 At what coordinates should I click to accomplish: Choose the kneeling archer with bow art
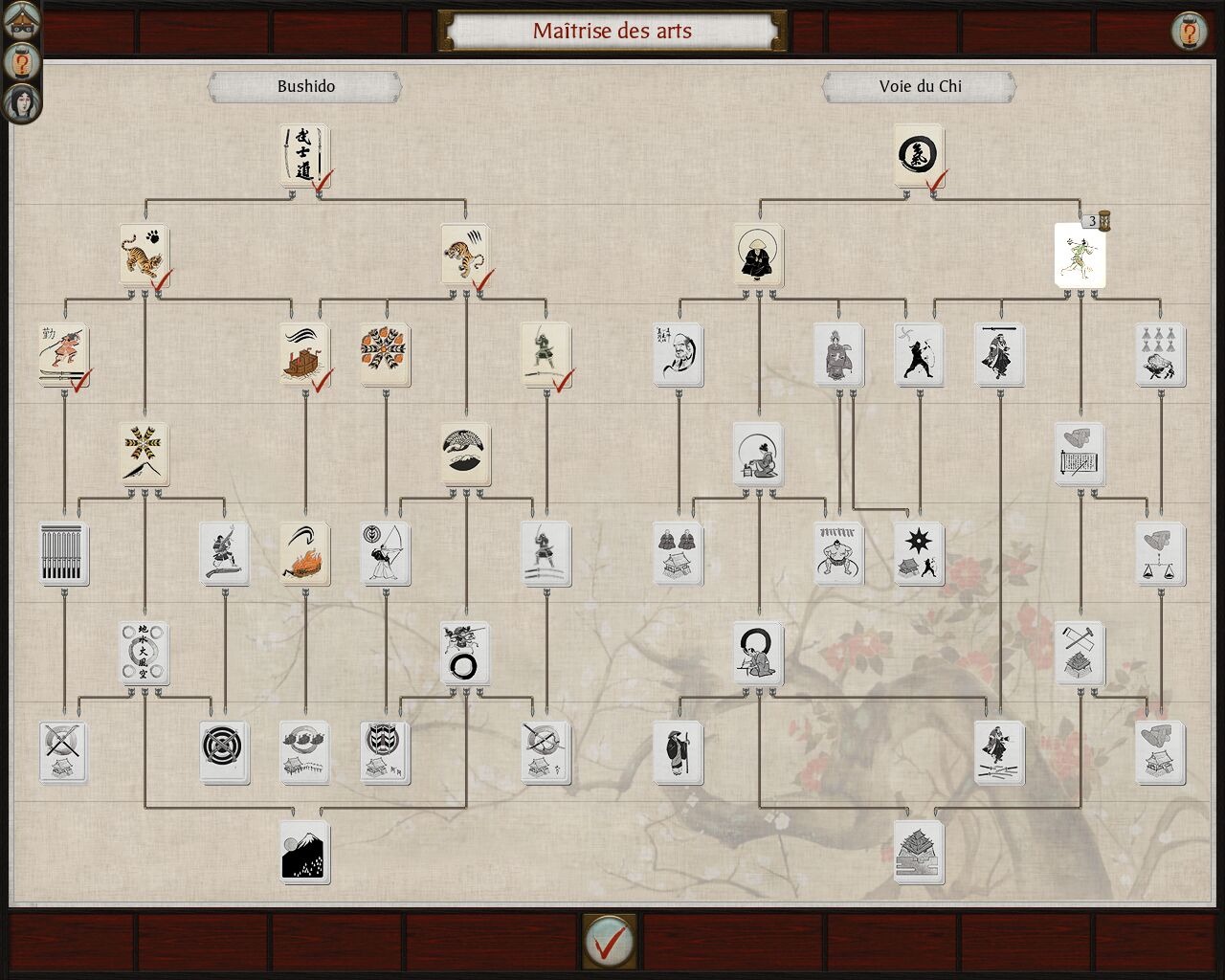tap(386, 553)
